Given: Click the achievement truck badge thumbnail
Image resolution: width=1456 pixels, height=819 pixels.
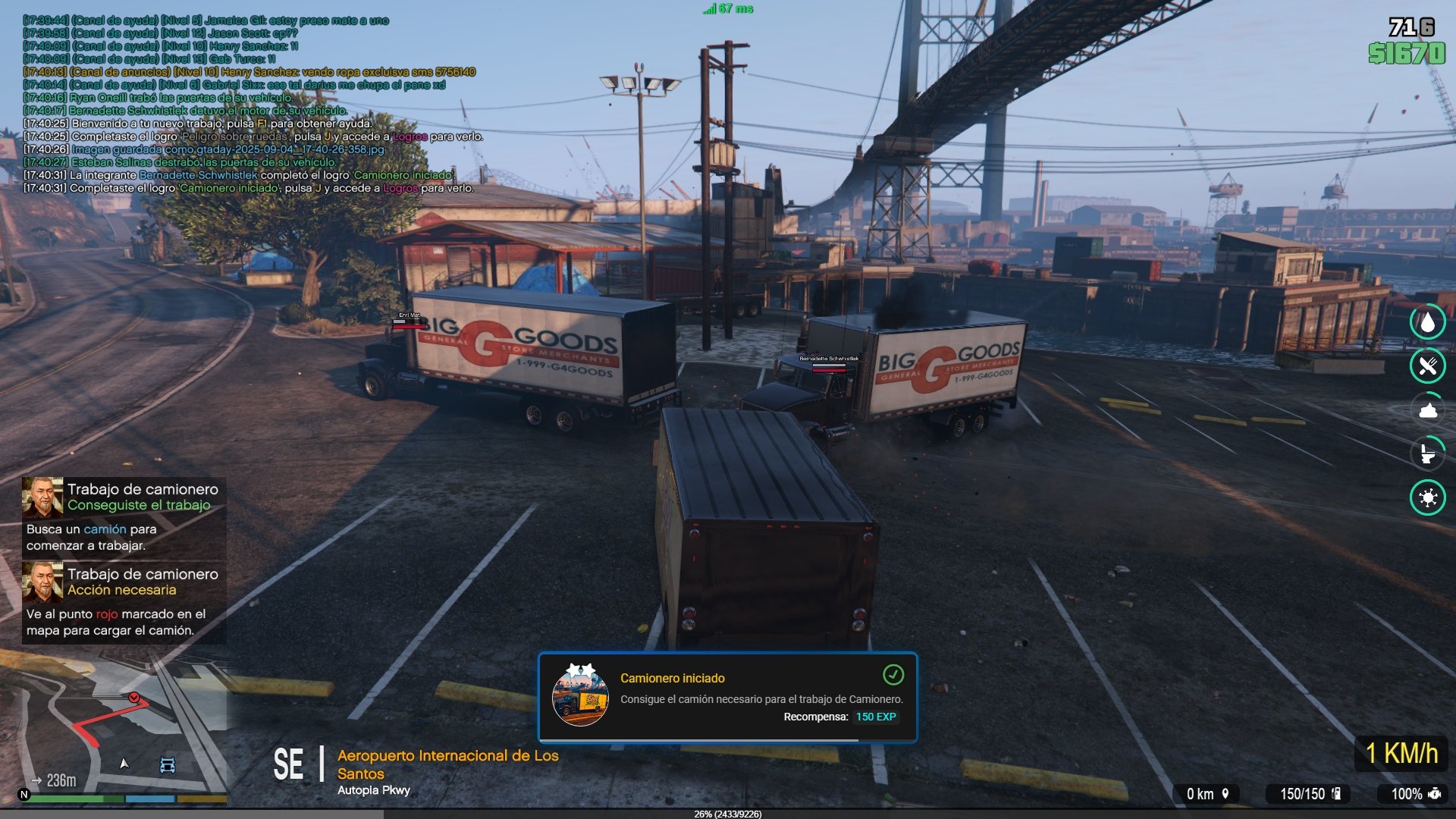Looking at the screenshot, I should [580, 697].
